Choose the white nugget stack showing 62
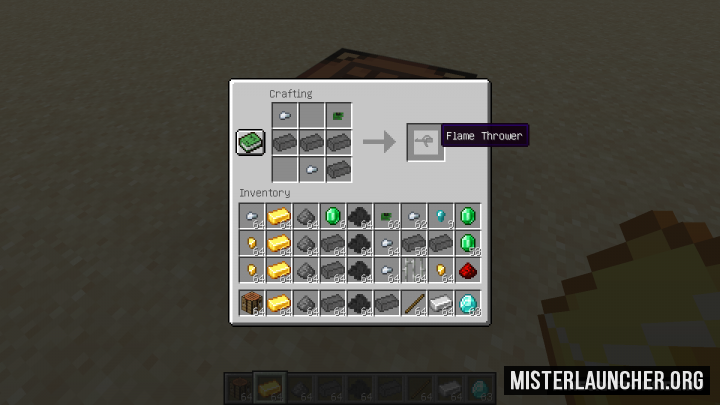Screen dimensions: 720x405 (x=413, y=215)
